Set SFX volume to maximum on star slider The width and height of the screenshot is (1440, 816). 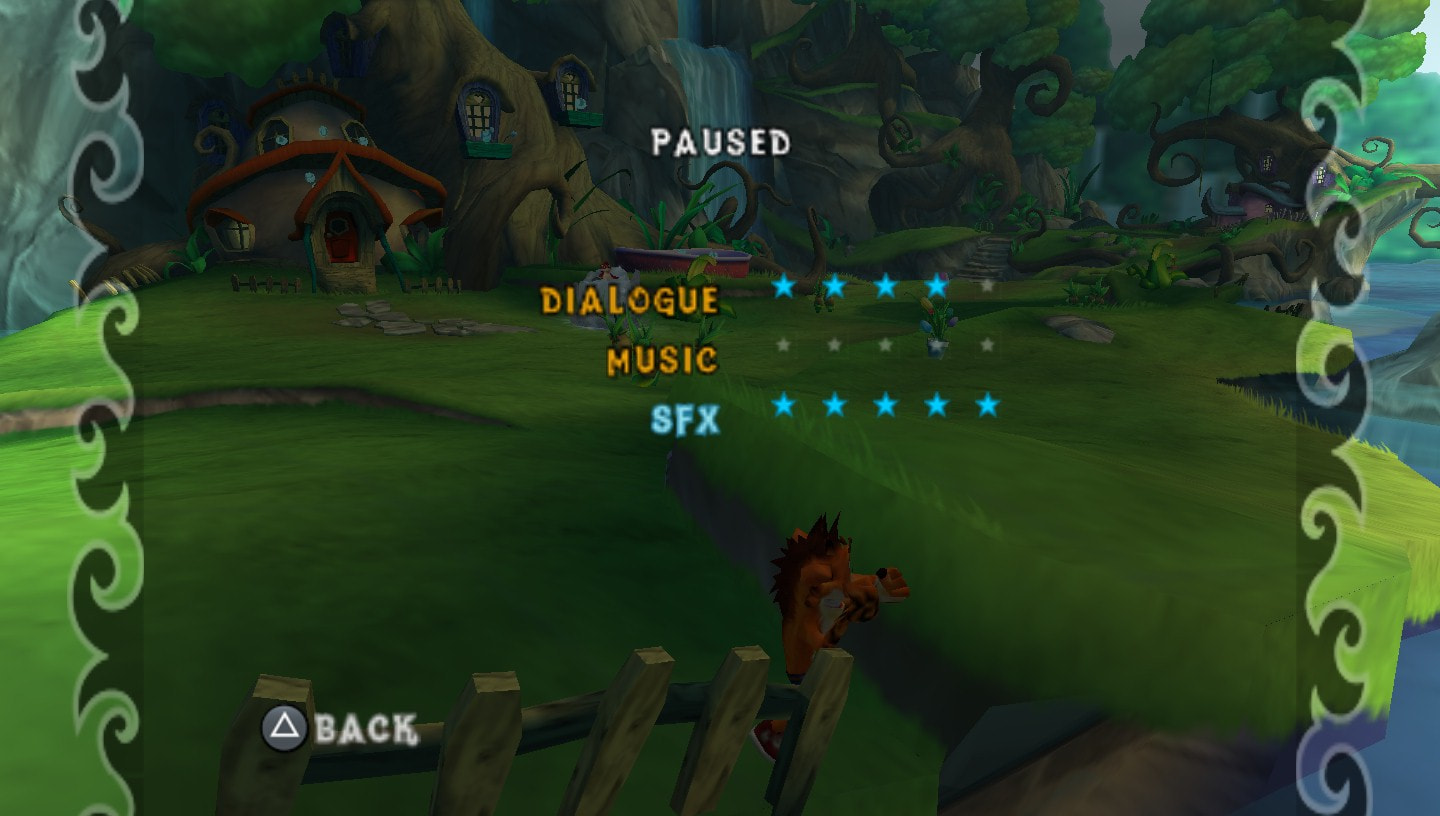click(987, 404)
